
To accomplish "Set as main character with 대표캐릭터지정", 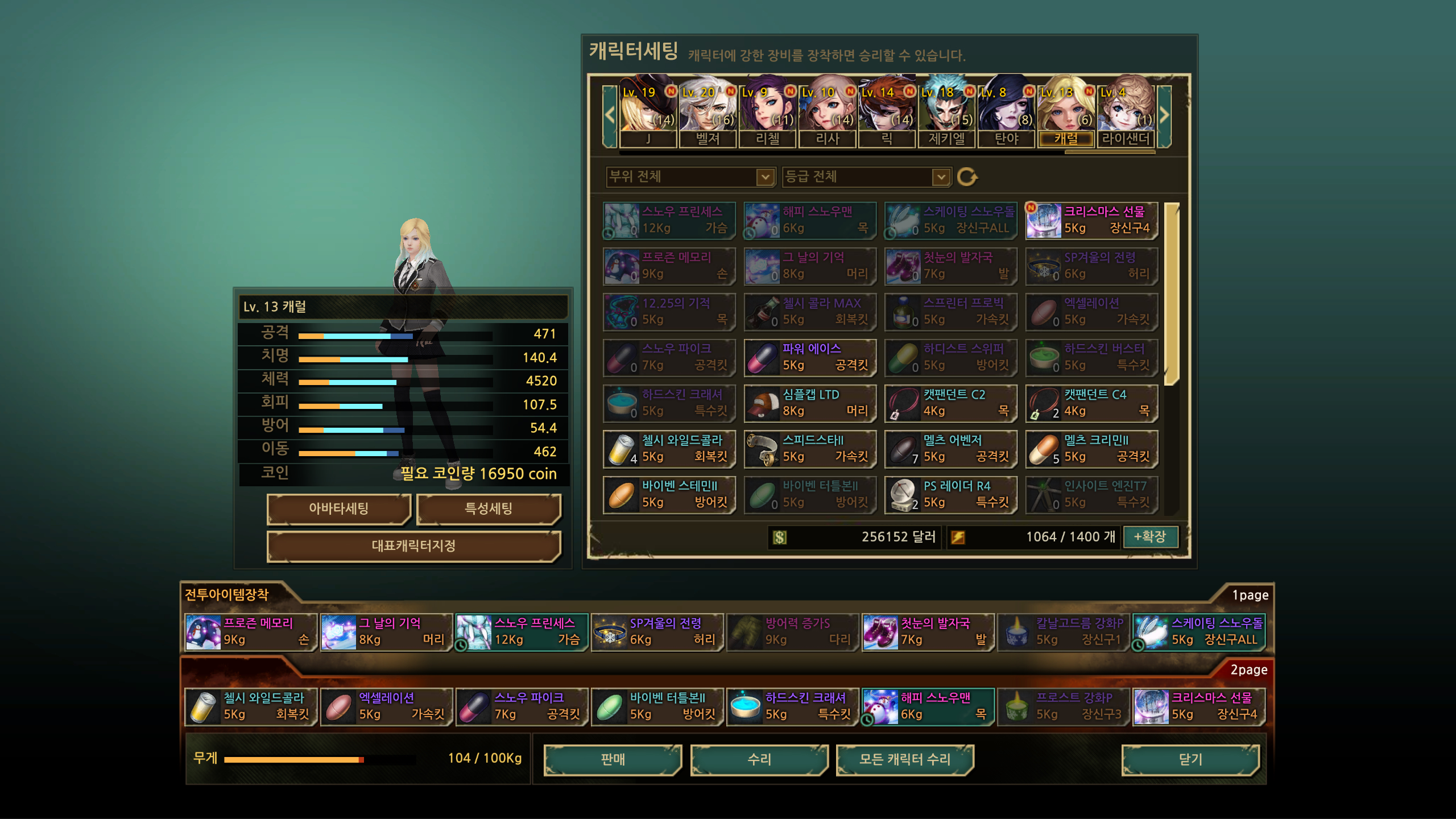I will click(x=413, y=546).
